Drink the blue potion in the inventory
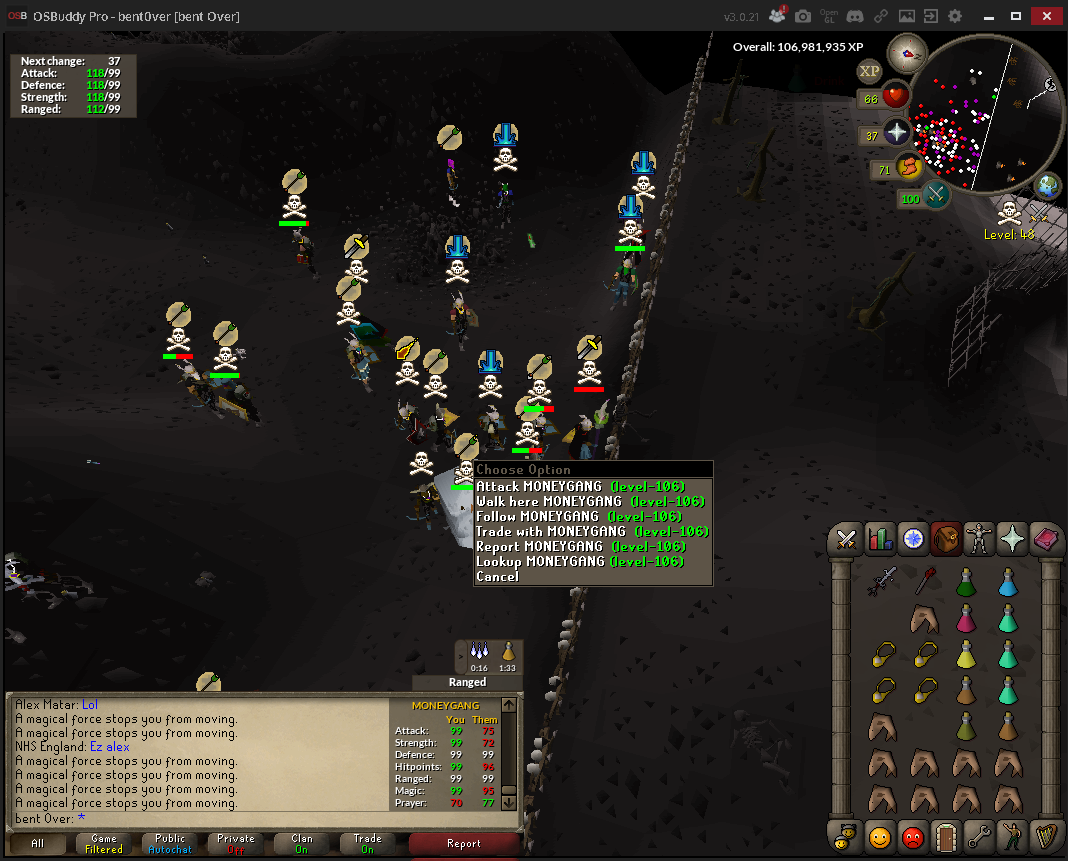Viewport: 1068px width, 861px height. (1008, 581)
